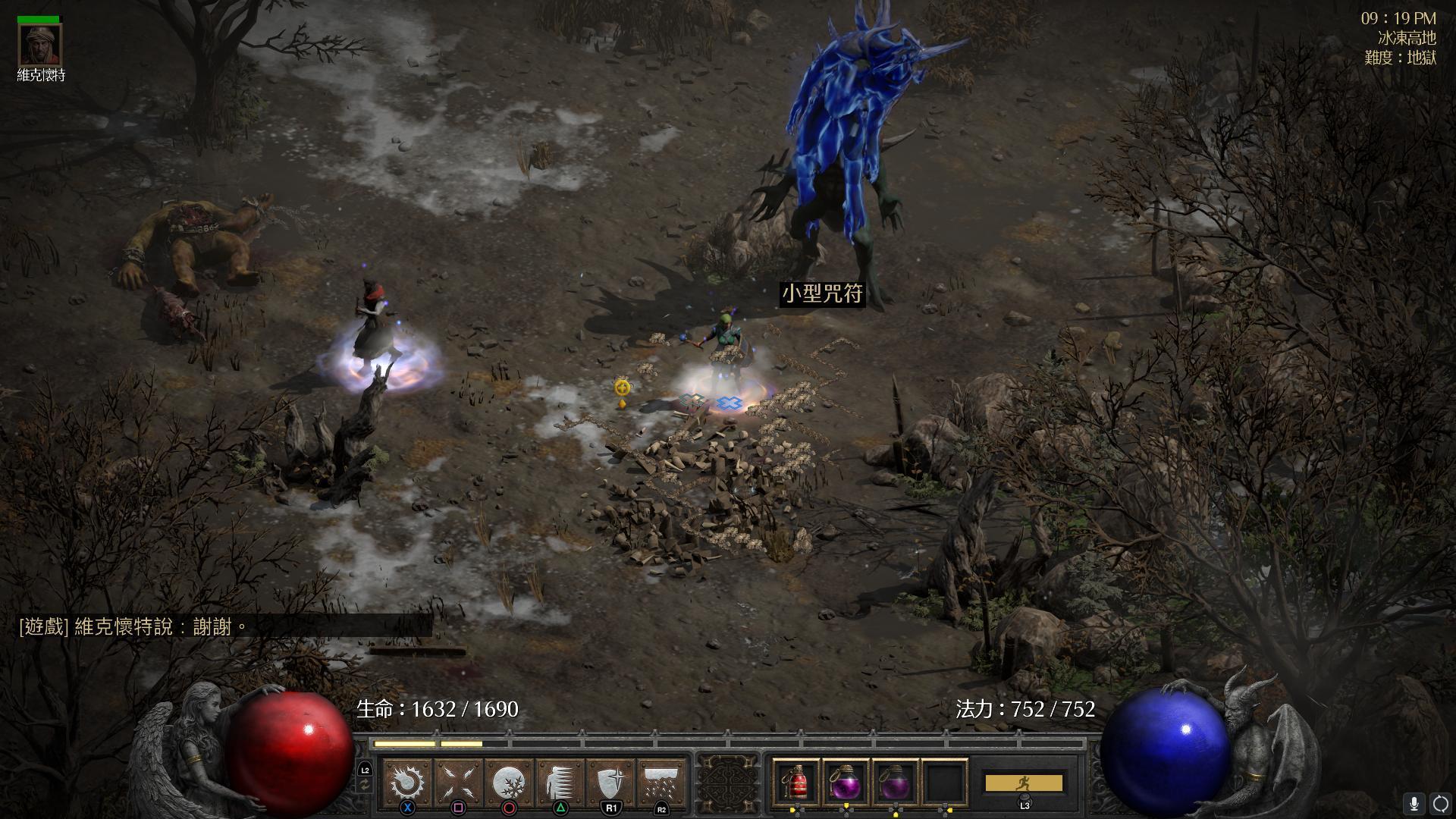
Task: Pick up the 小型咒符 item label
Action: click(x=822, y=294)
